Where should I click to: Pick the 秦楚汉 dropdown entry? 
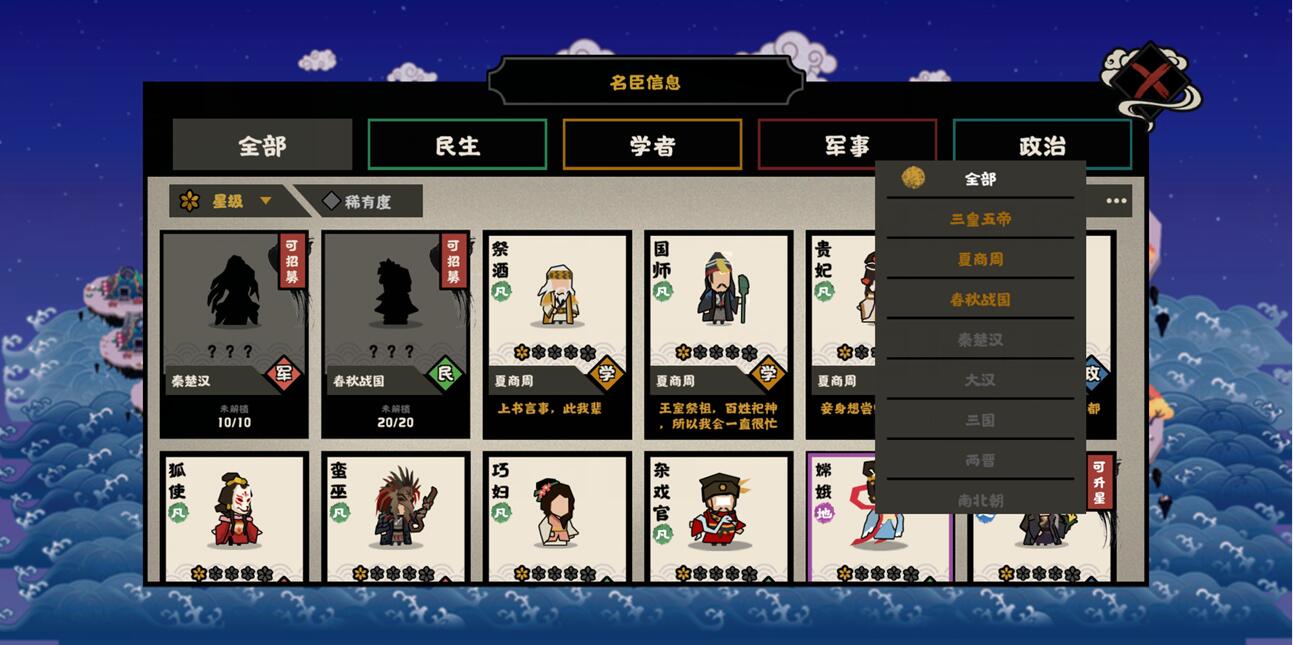point(980,339)
